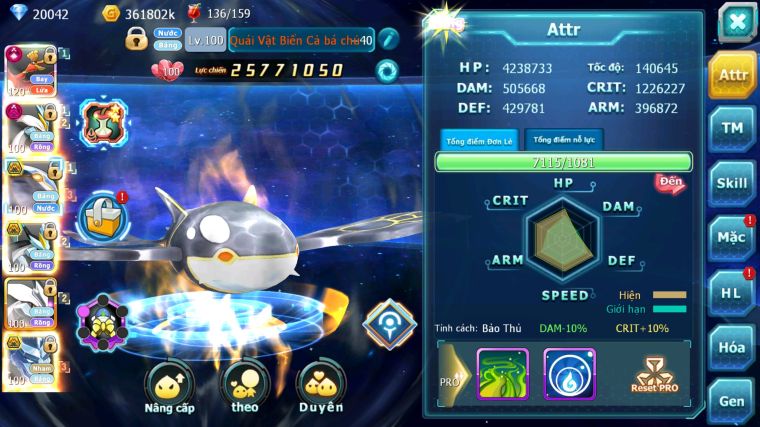760x427 pixels.
Task: Tap the theo follow button
Action: coord(244,388)
